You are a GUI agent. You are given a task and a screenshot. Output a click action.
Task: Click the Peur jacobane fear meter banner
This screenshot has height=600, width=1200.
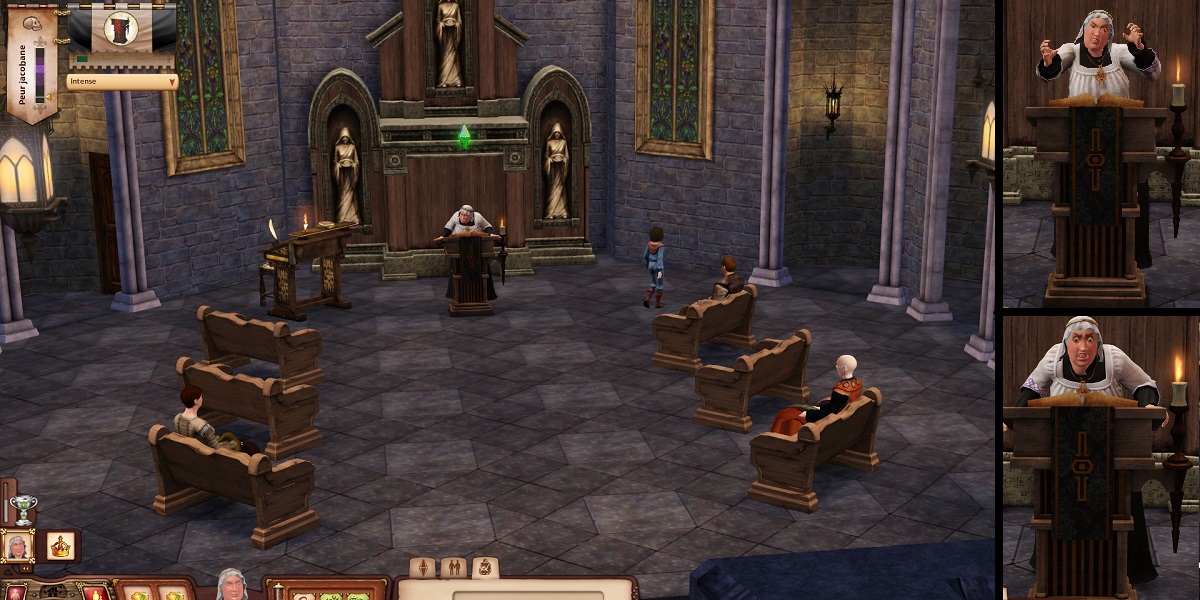[31, 65]
